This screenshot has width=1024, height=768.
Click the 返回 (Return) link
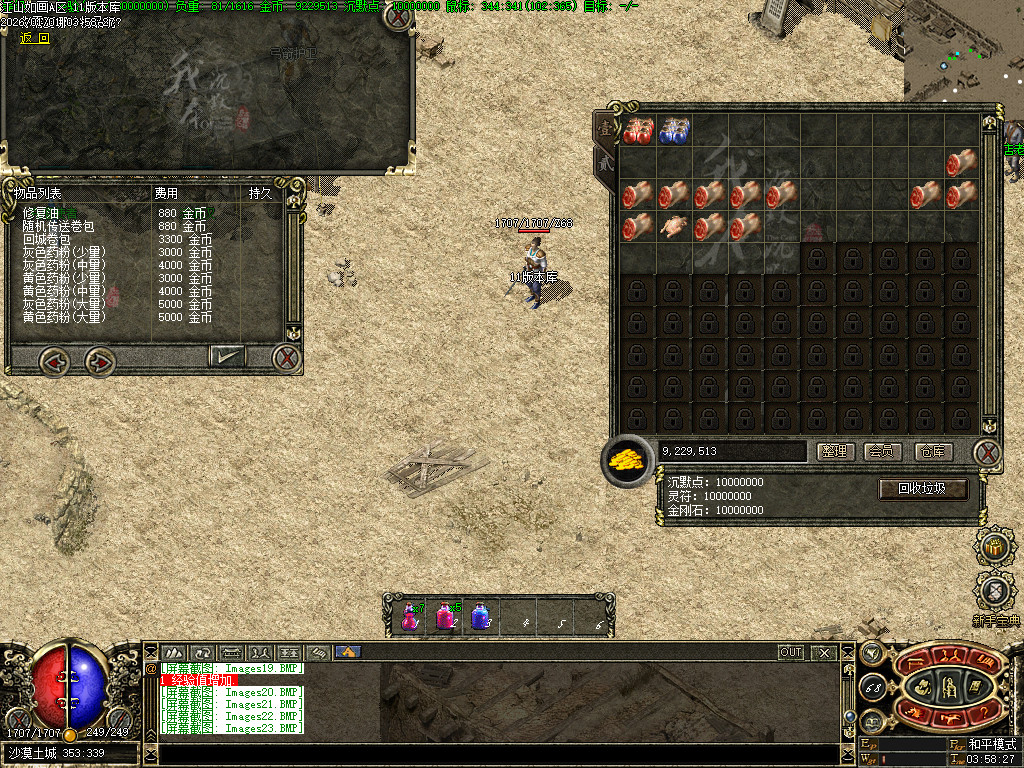(x=34, y=39)
